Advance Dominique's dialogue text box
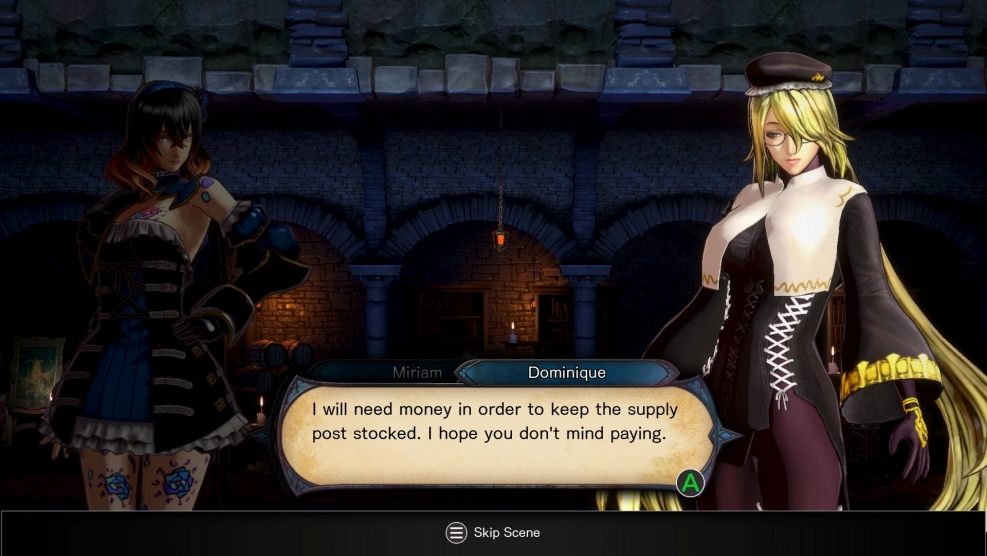This screenshot has height=556, width=987. tap(689, 484)
